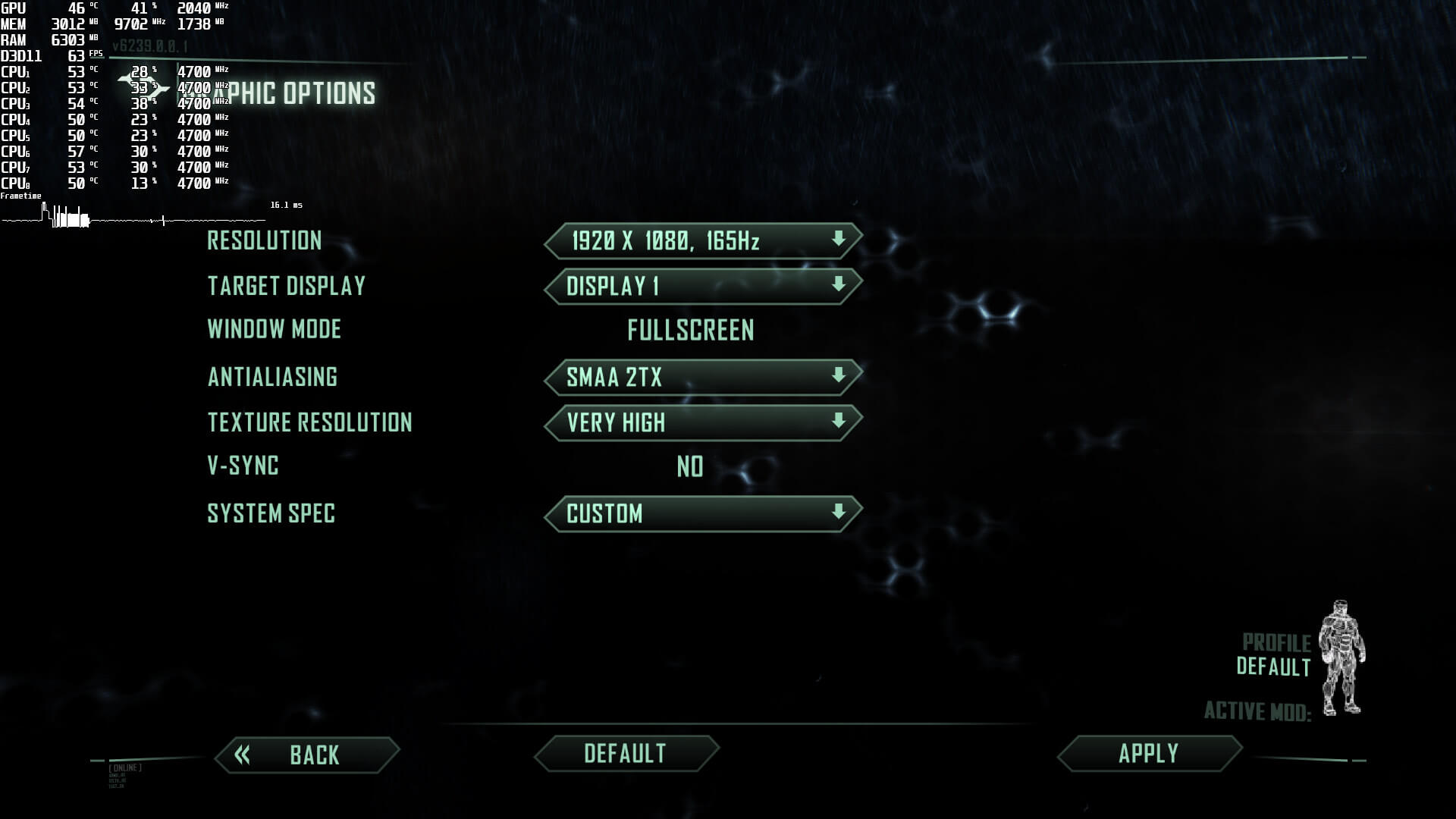Open the Antialiasing SMAA 2TX dropdown
This screenshot has width=1456, height=819.
point(703,377)
